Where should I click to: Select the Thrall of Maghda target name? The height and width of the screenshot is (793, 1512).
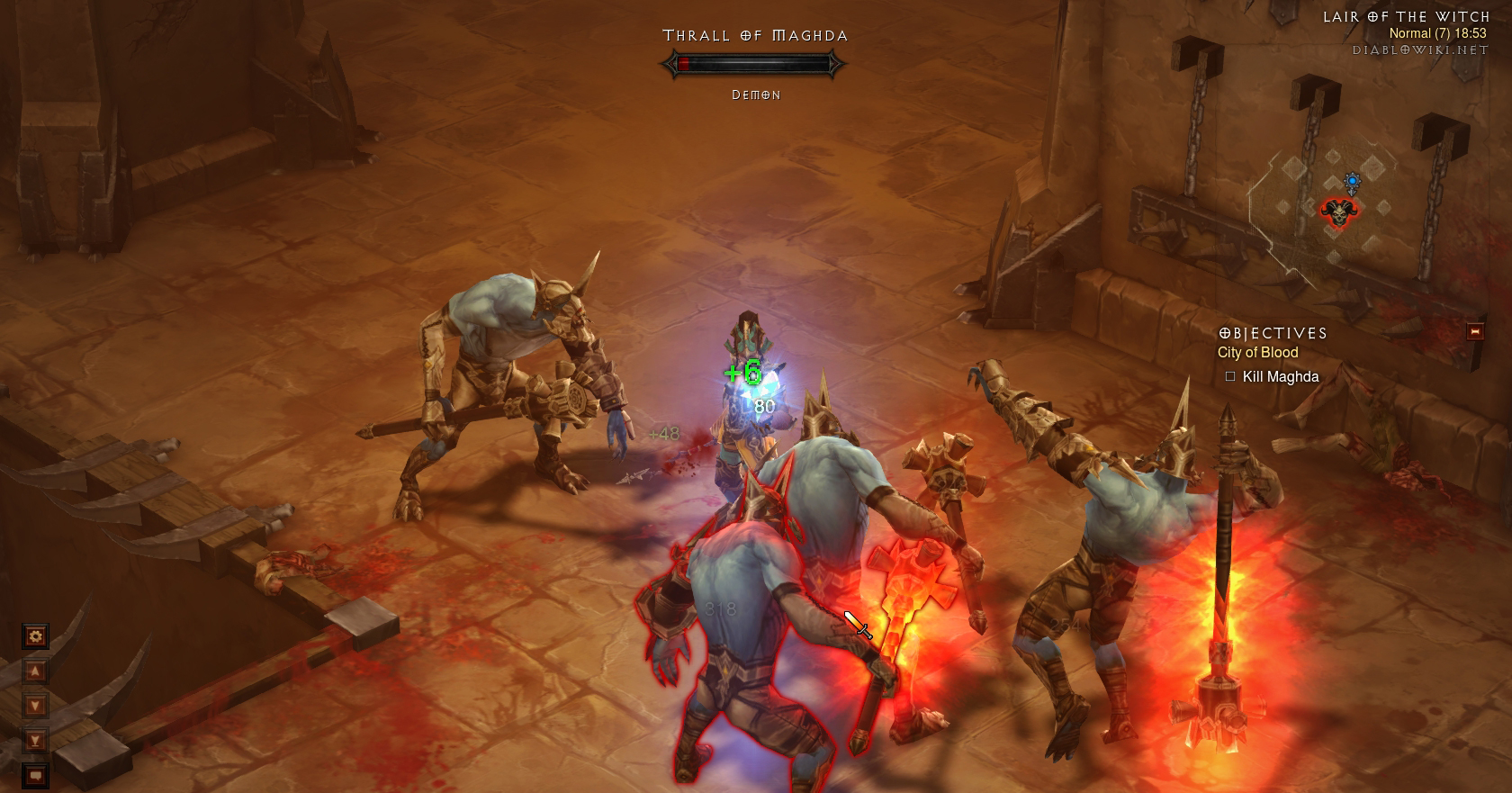tap(755, 36)
